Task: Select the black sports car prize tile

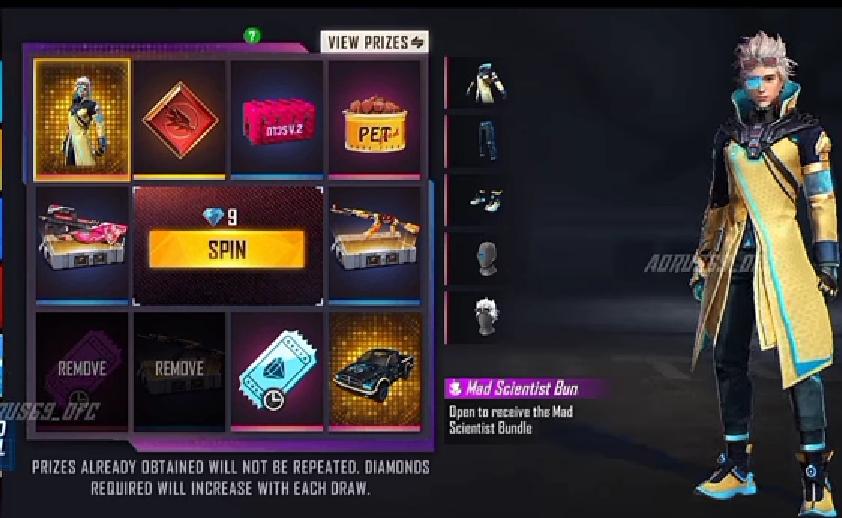Action: point(375,372)
